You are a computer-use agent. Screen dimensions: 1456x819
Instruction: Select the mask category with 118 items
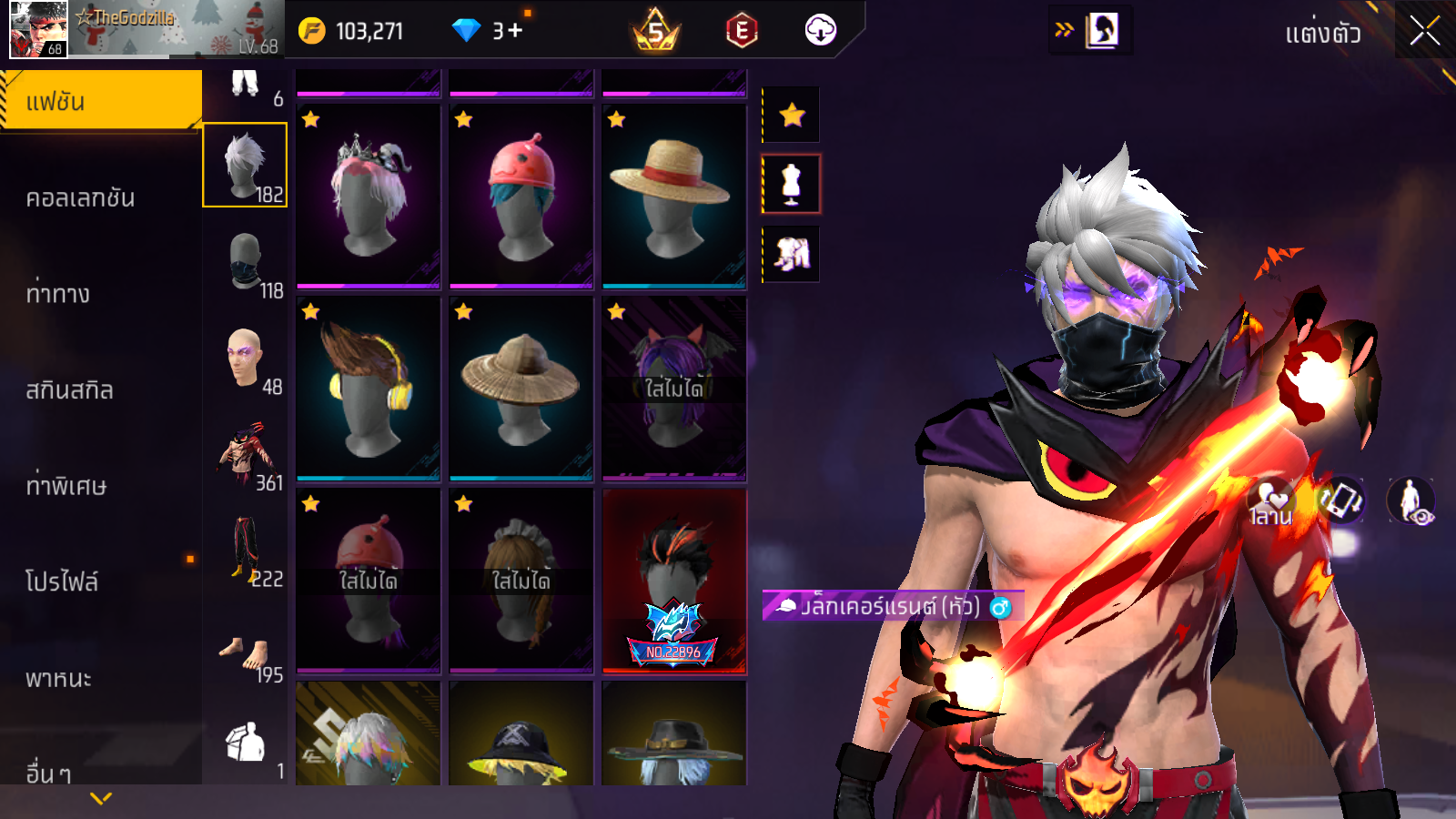pyautogui.click(x=246, y=262)
